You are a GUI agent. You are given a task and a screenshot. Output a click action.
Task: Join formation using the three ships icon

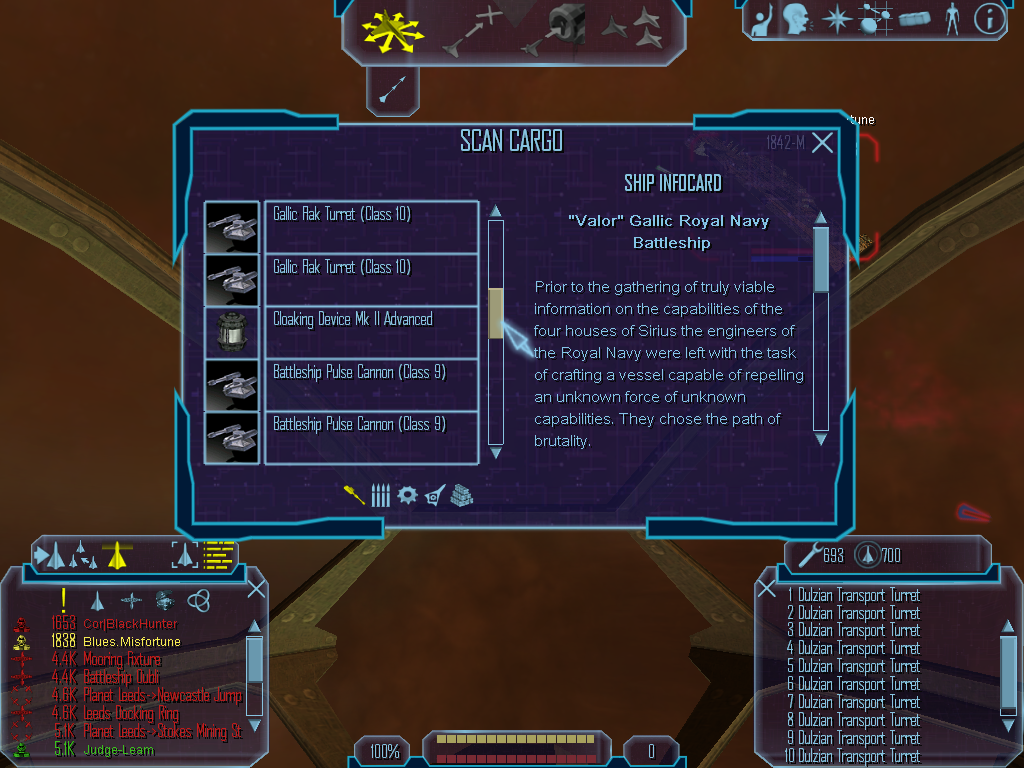pos(632,29)
